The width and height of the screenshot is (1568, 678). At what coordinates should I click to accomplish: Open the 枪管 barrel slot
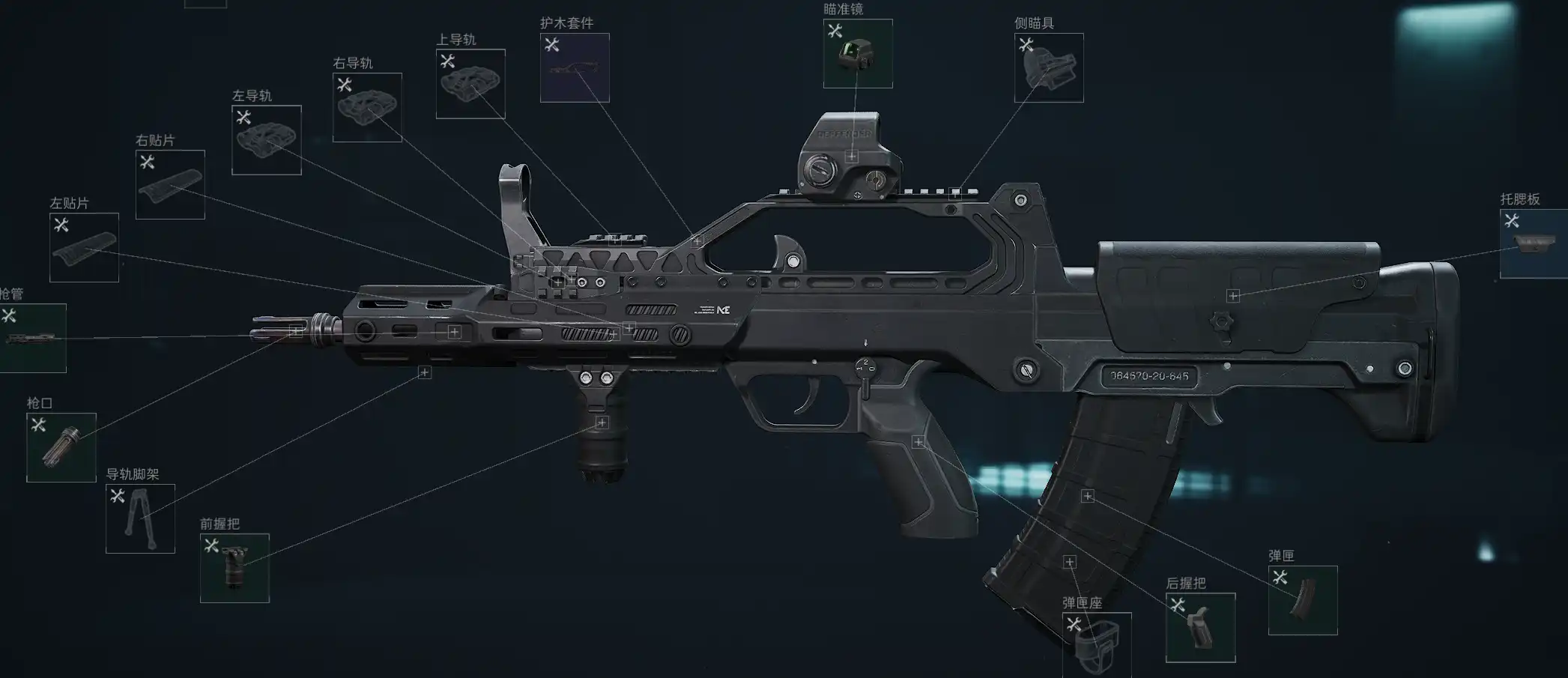click(x=31, y=339)
